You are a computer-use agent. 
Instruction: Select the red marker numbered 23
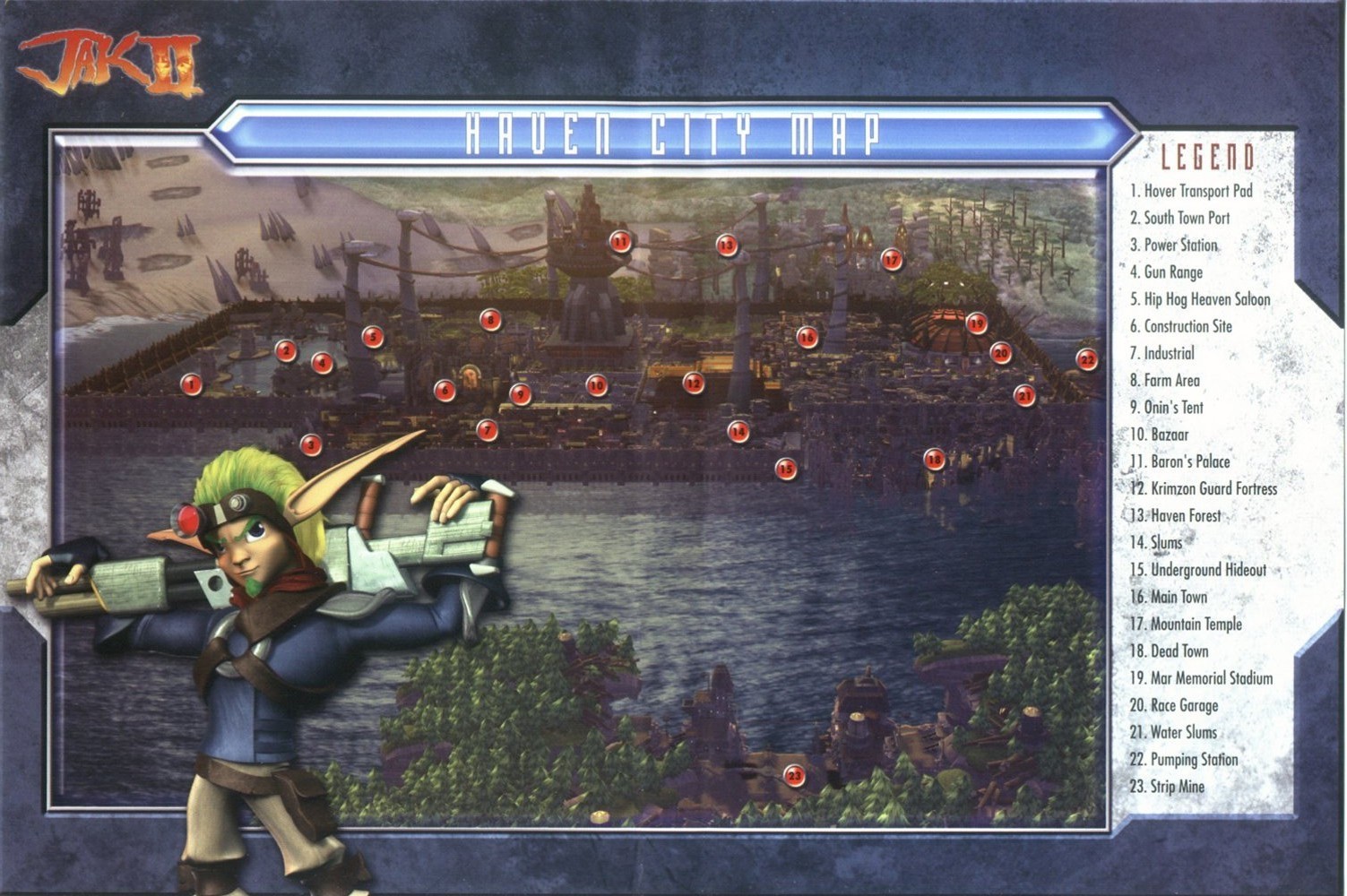[794, 775]
